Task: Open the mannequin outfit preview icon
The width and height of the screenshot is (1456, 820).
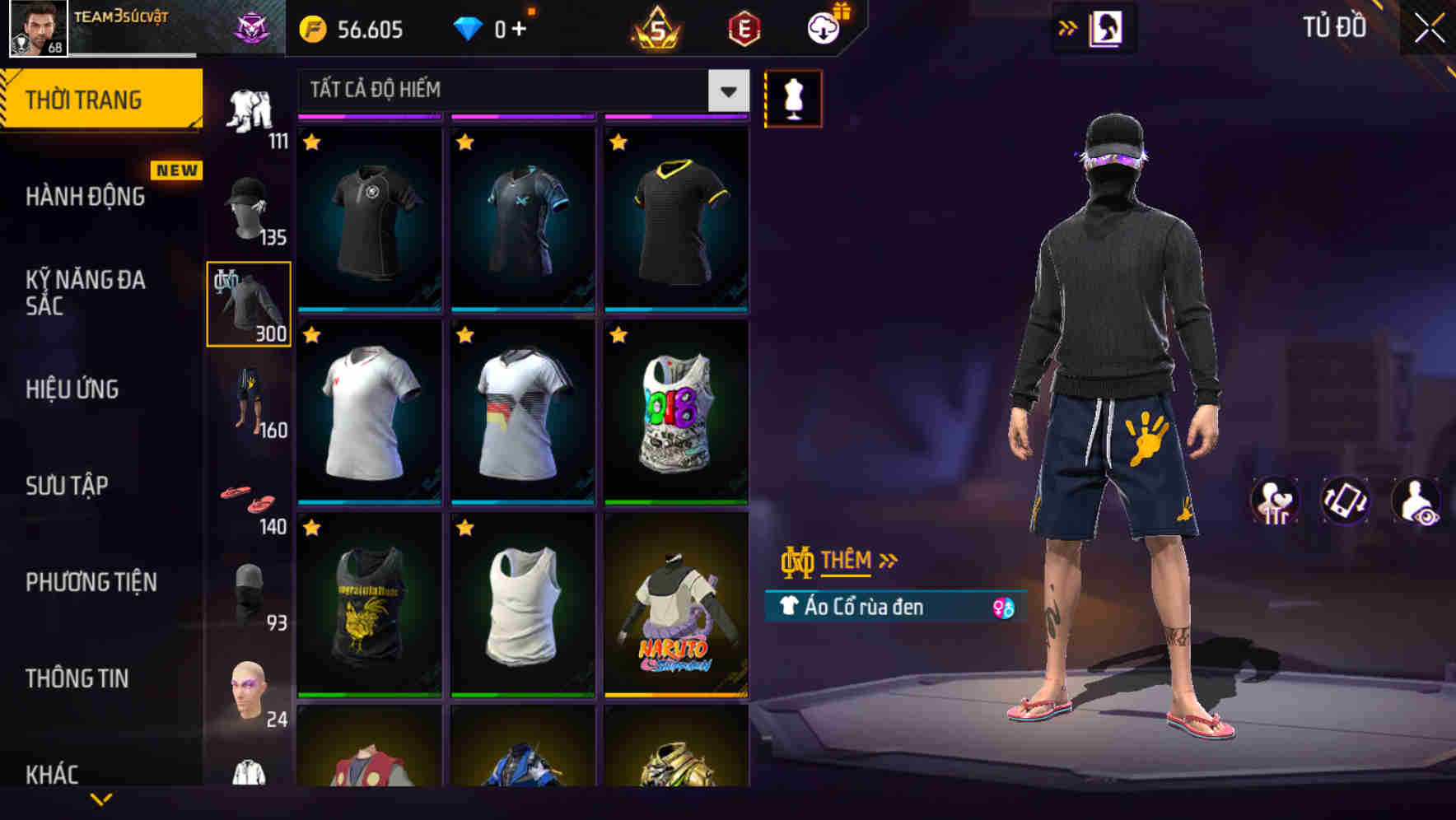Action: 793,98
